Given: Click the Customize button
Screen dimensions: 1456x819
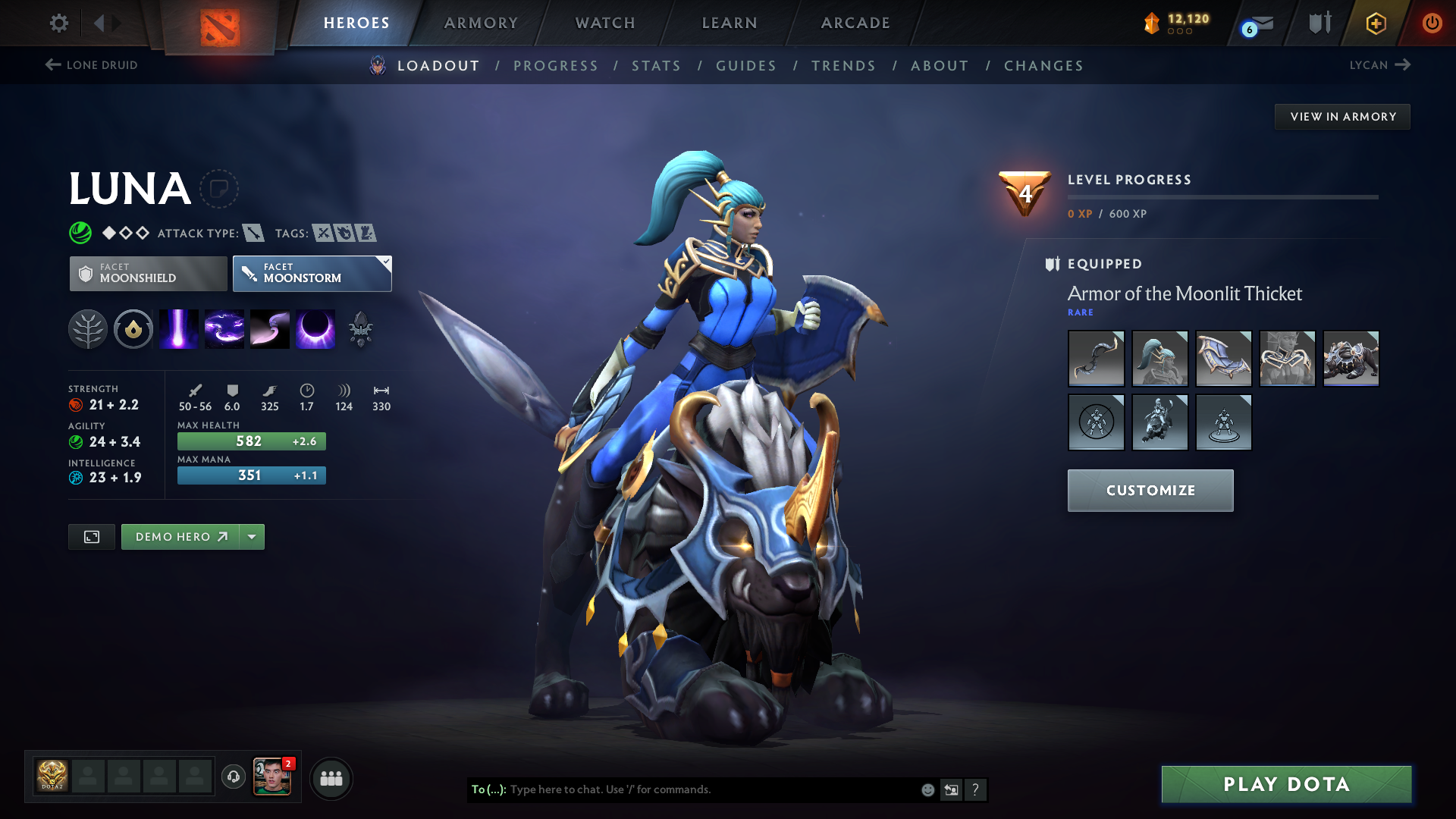Looking at the screenshot, I should pyautogui.click(x=1150, y=491).
